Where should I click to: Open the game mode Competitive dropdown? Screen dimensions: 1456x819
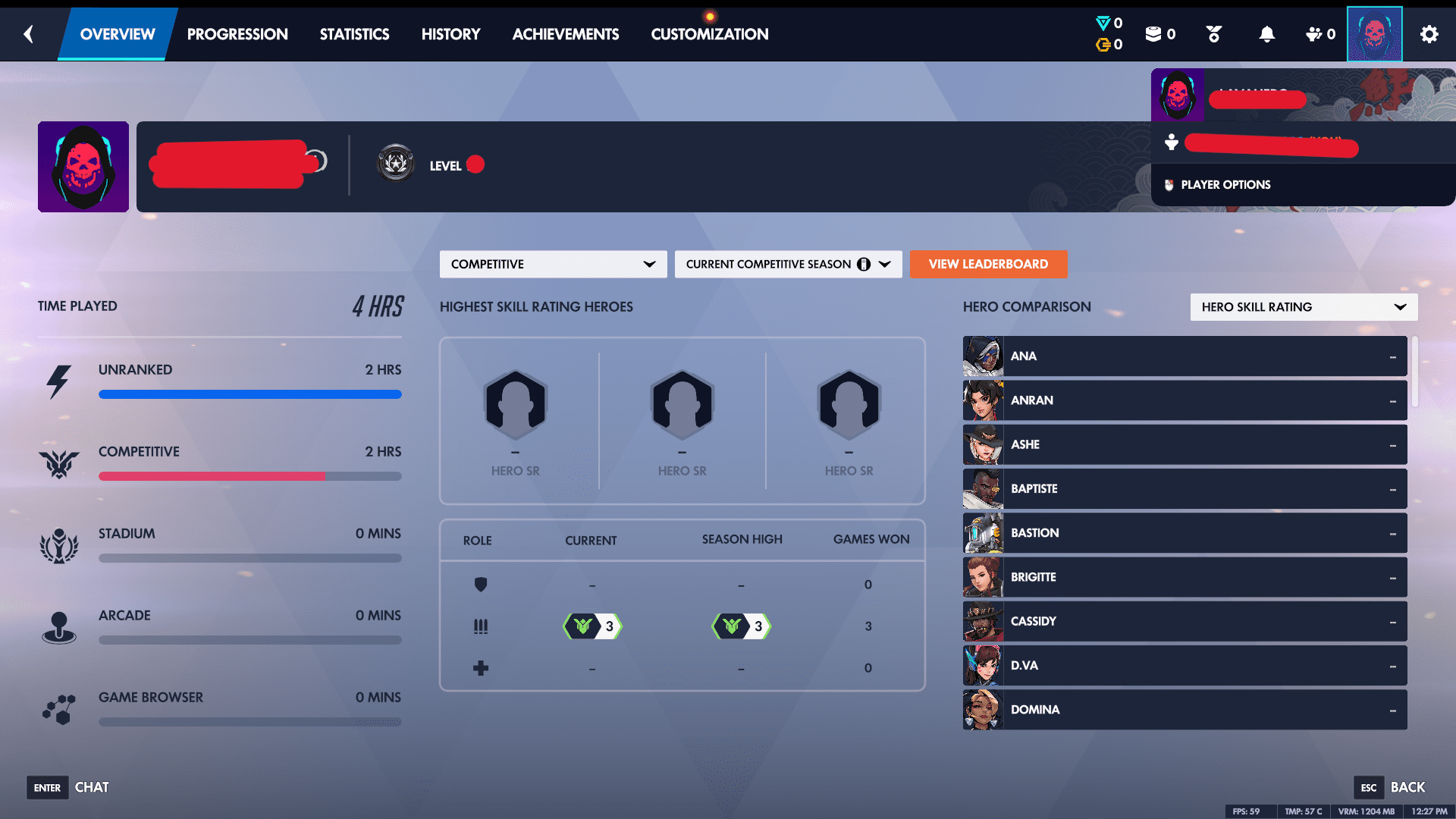pos(553,264)
